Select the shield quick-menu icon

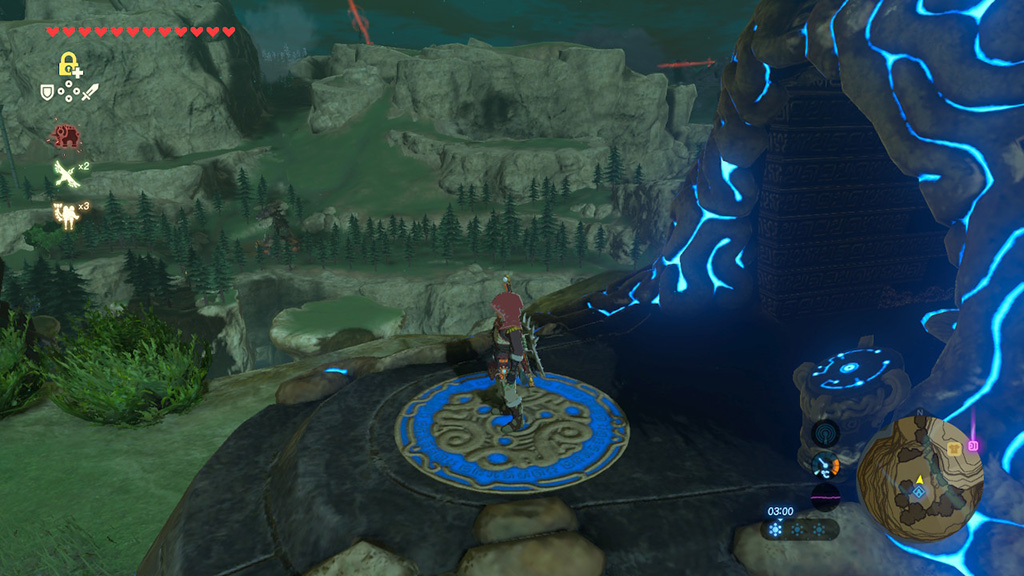pyautogui.click(x=46, y=92)
